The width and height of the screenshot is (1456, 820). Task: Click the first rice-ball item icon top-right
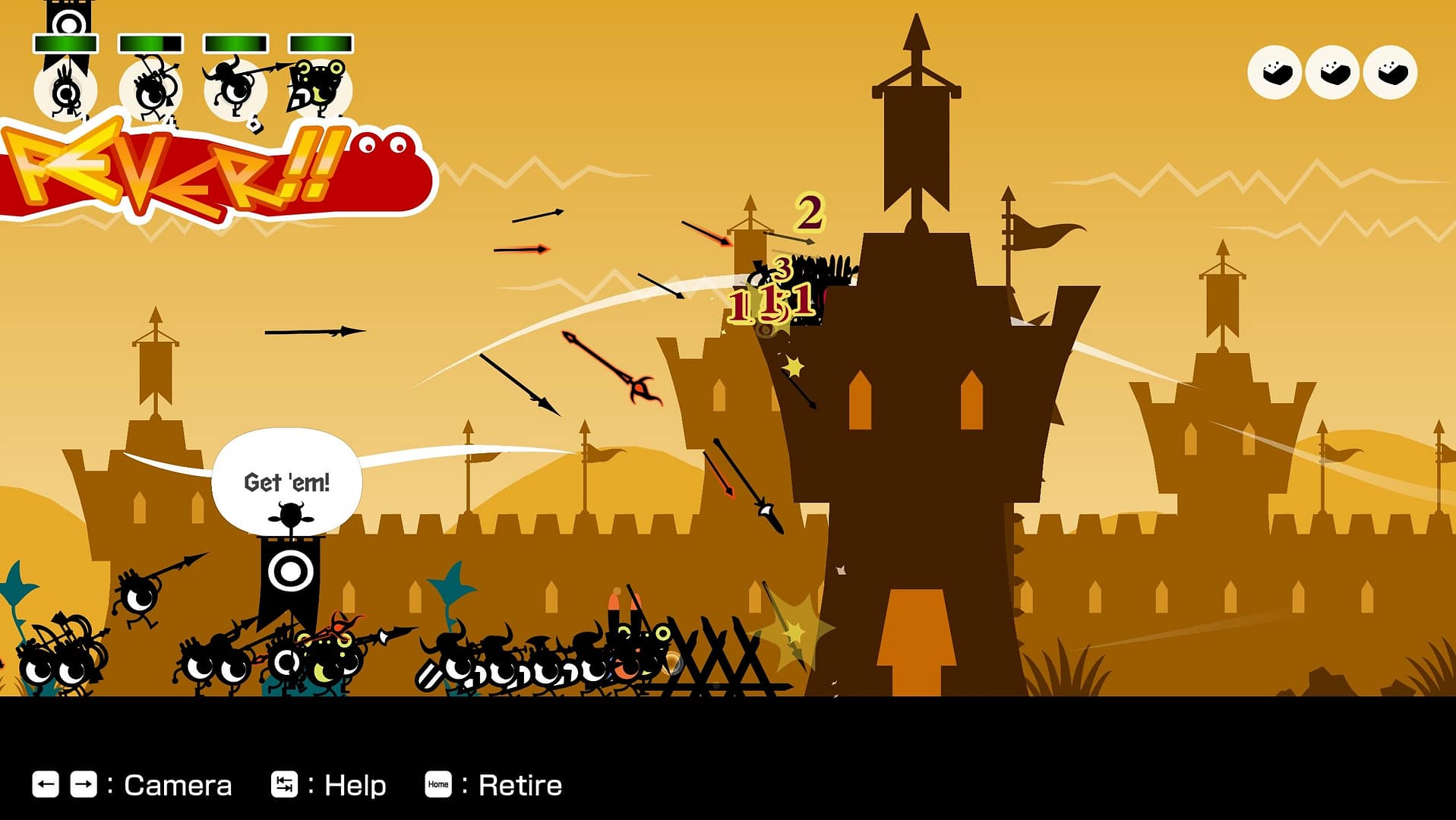(1274, 72)
